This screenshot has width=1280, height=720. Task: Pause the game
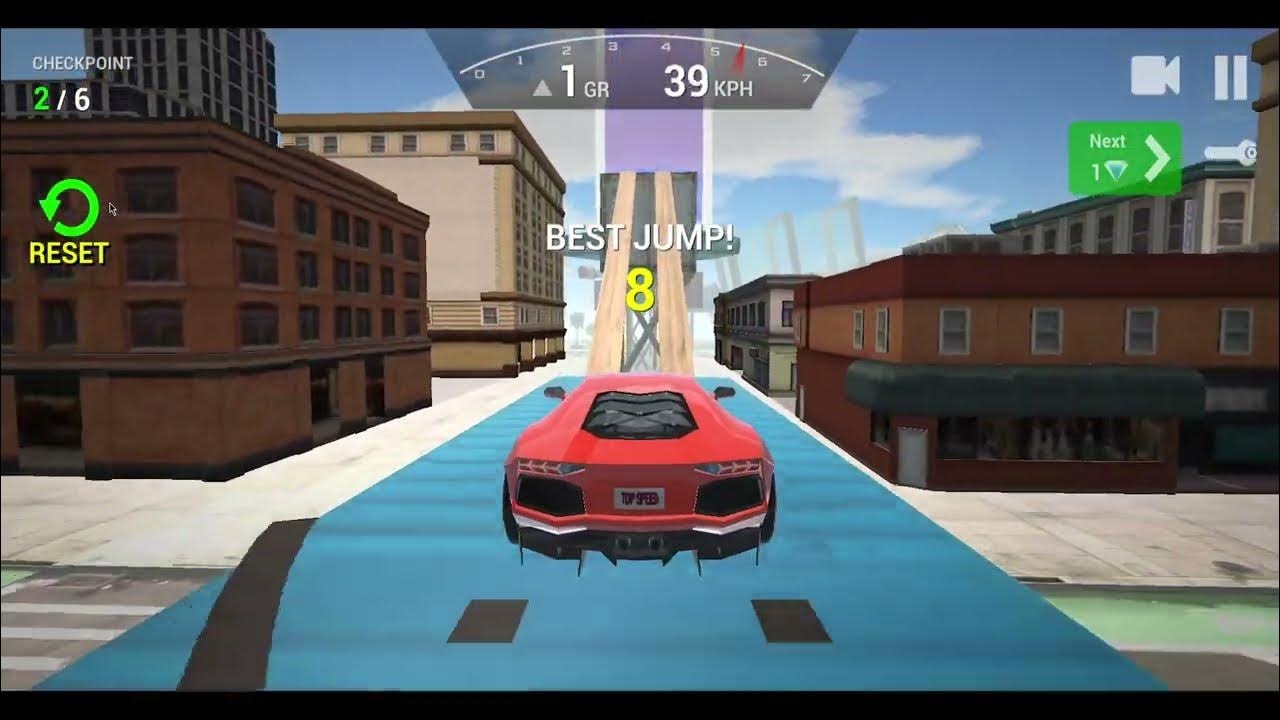(1230, 77)
